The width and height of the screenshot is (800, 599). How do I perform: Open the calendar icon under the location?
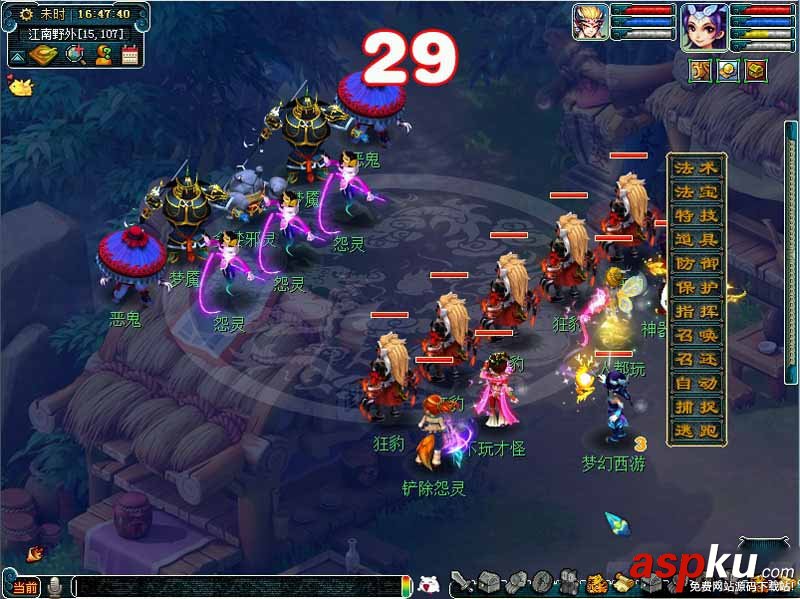point(130,54)
